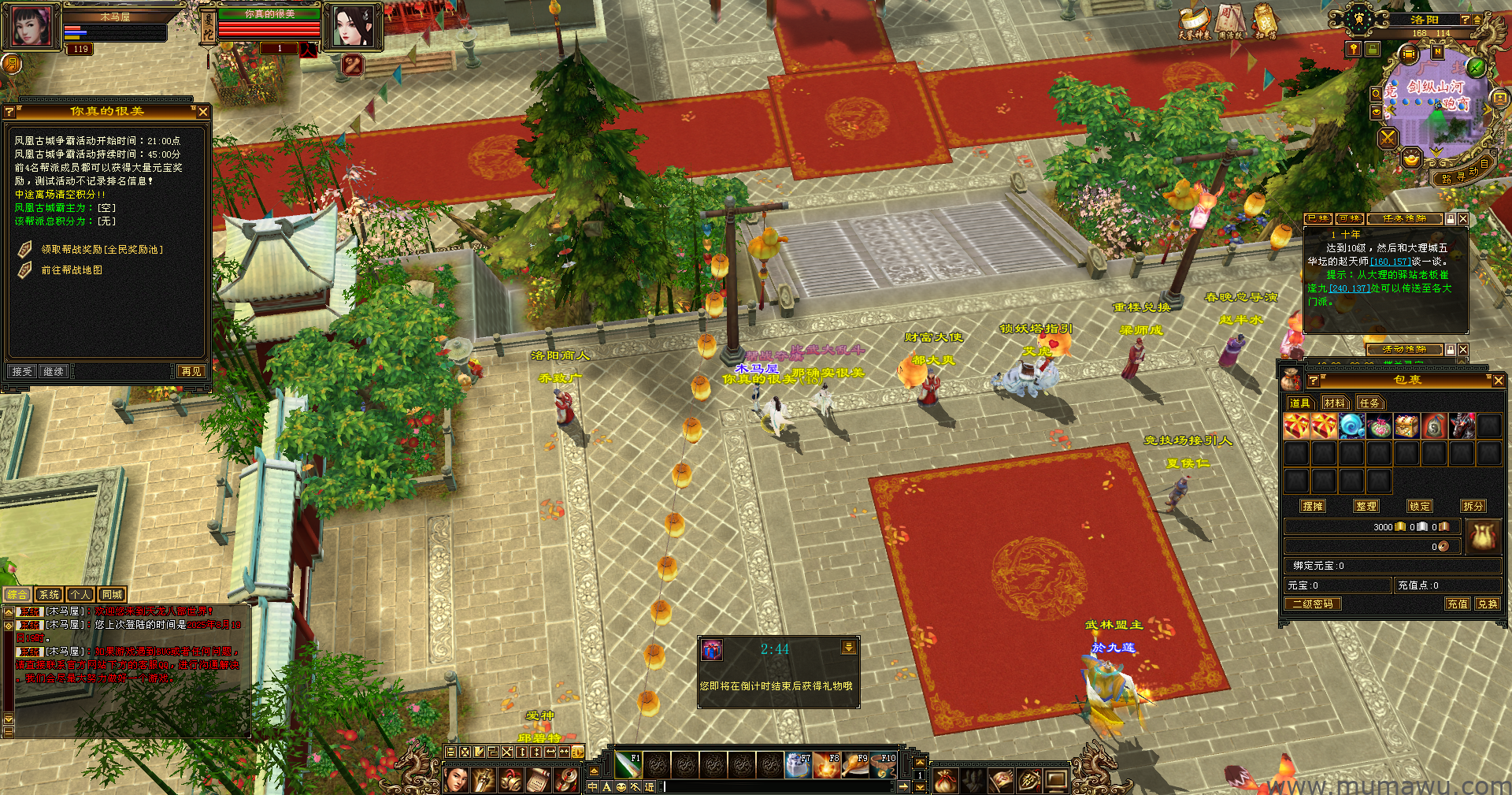Close the 包裹 inventory window

coord(1498,381)
